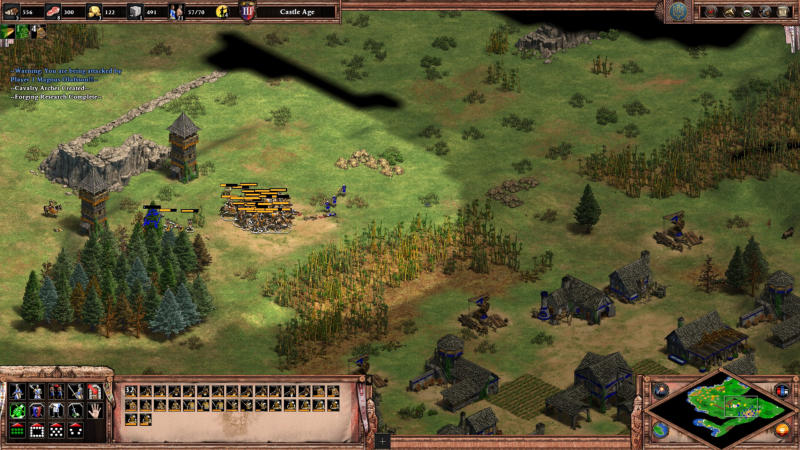Click the orange sun button beside minimap
The width and height of the screenshot is (800, 450).
tap(781, 431)
